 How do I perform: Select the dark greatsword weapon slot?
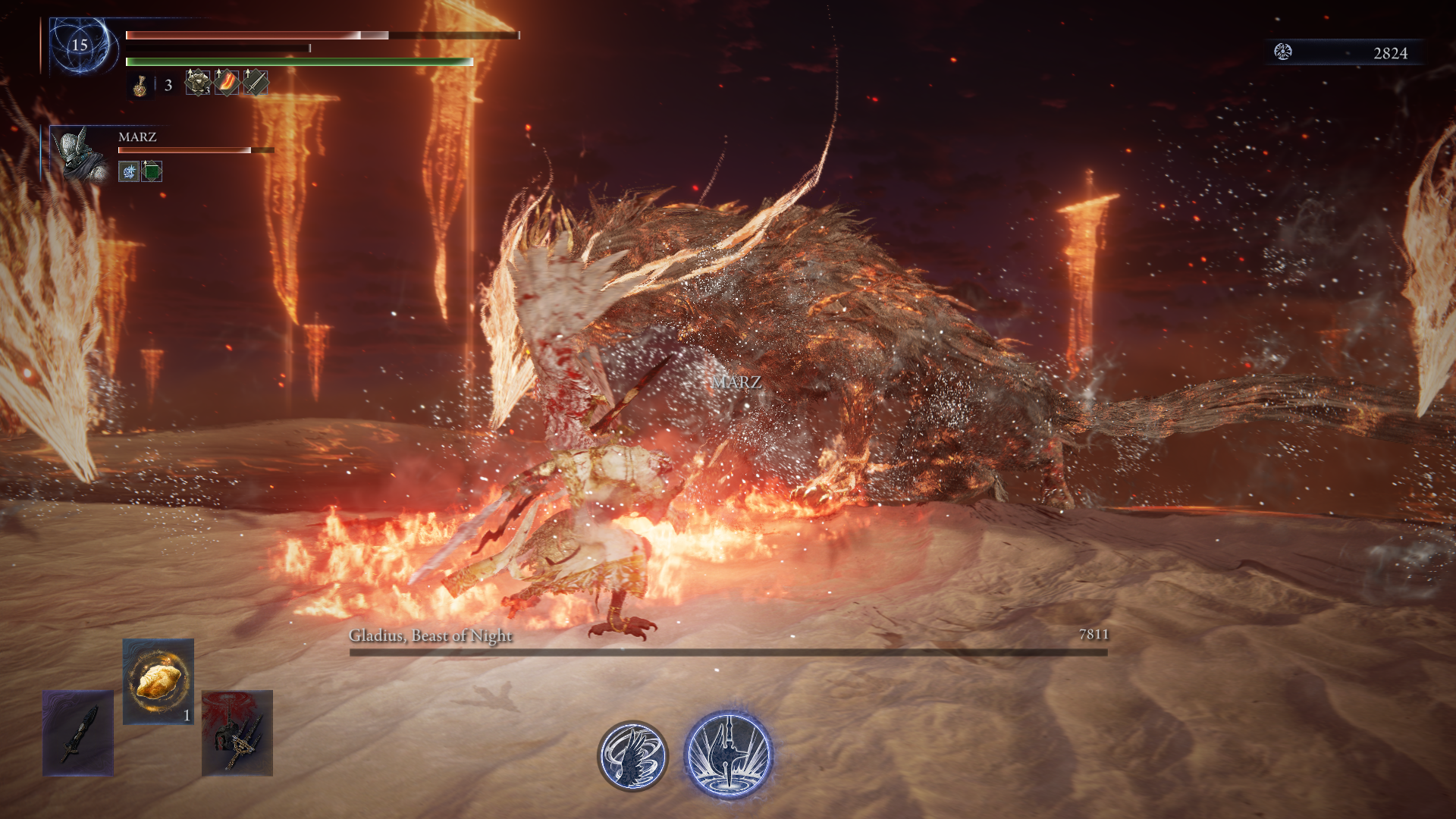(78, 733)
